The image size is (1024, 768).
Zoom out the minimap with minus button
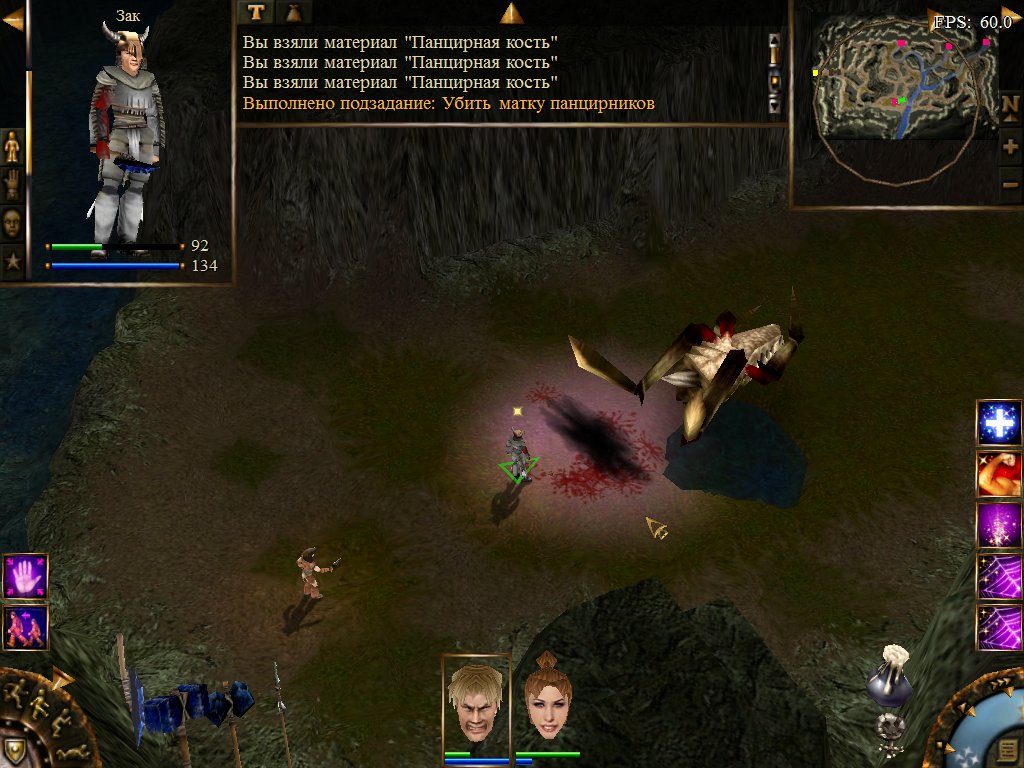[1010, 184]
